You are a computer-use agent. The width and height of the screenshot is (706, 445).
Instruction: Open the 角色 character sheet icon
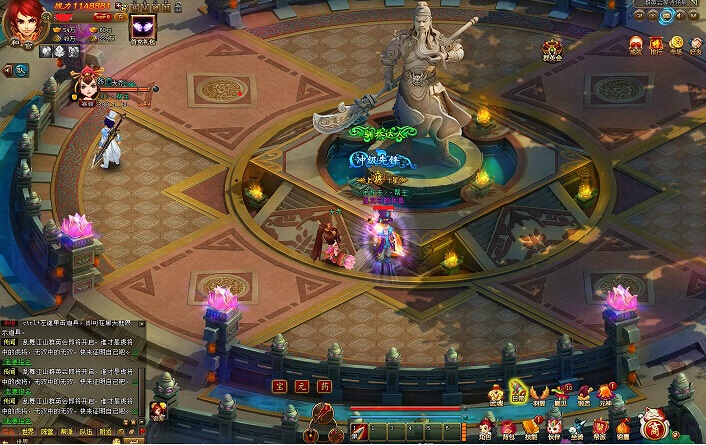pyautogui.click(x=485, y=427)
